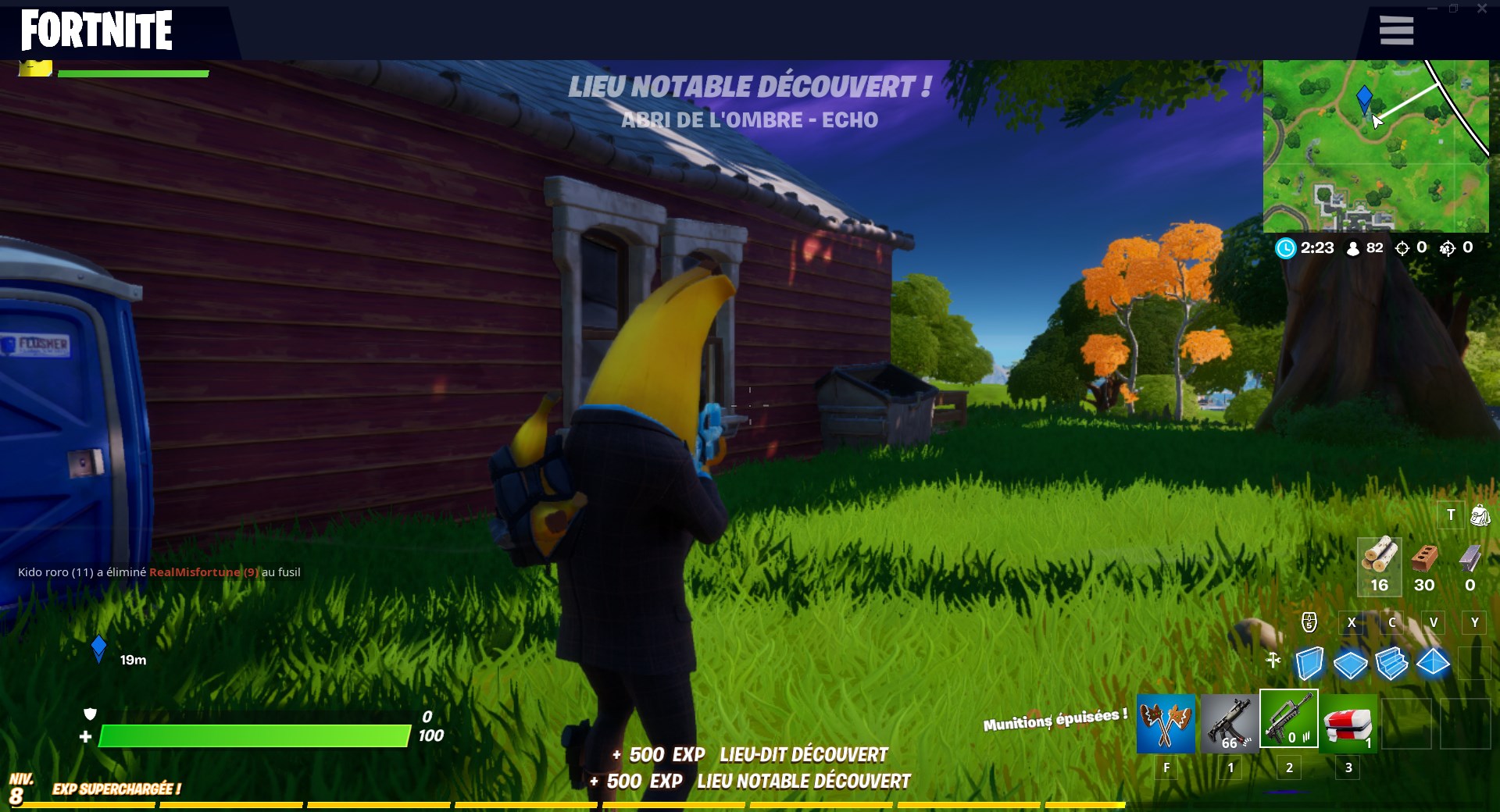Select the stairs building piece
The height and width of the screenshot is (812, 1500).
pyautogui.click(x=1392, y=664)
